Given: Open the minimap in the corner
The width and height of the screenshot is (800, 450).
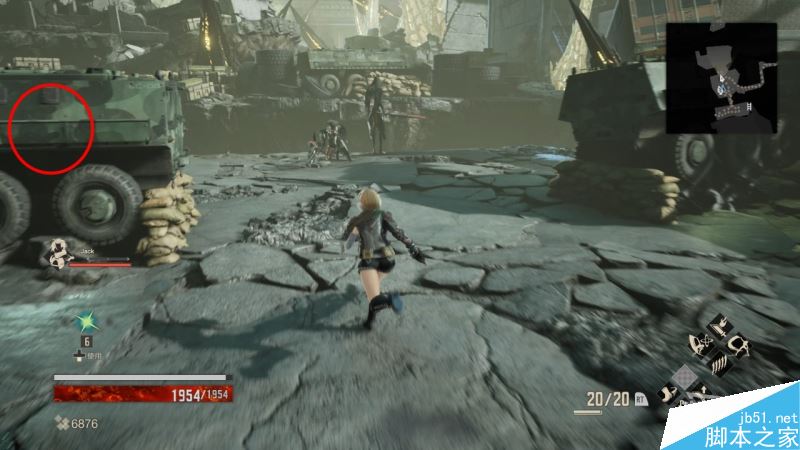Looking at the screenshot, I should click(x=722, y=78).
